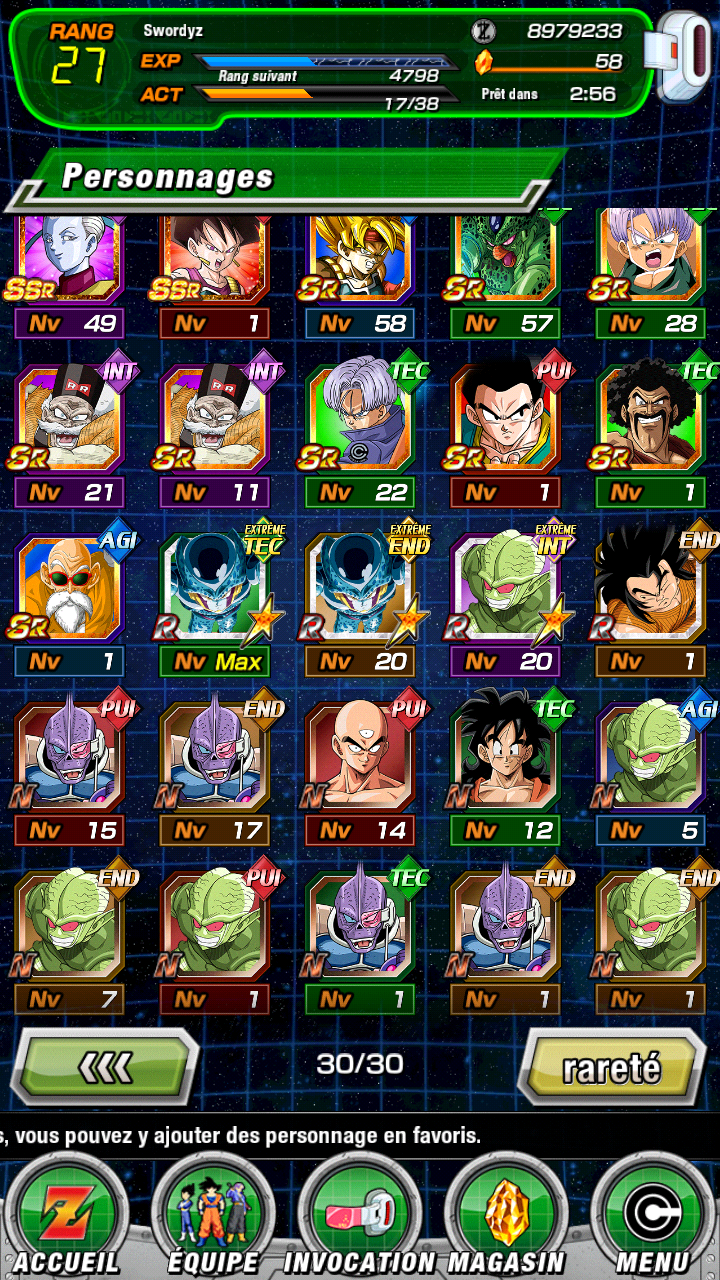
Task: Click the rareté sort button
Action: 611,1068
